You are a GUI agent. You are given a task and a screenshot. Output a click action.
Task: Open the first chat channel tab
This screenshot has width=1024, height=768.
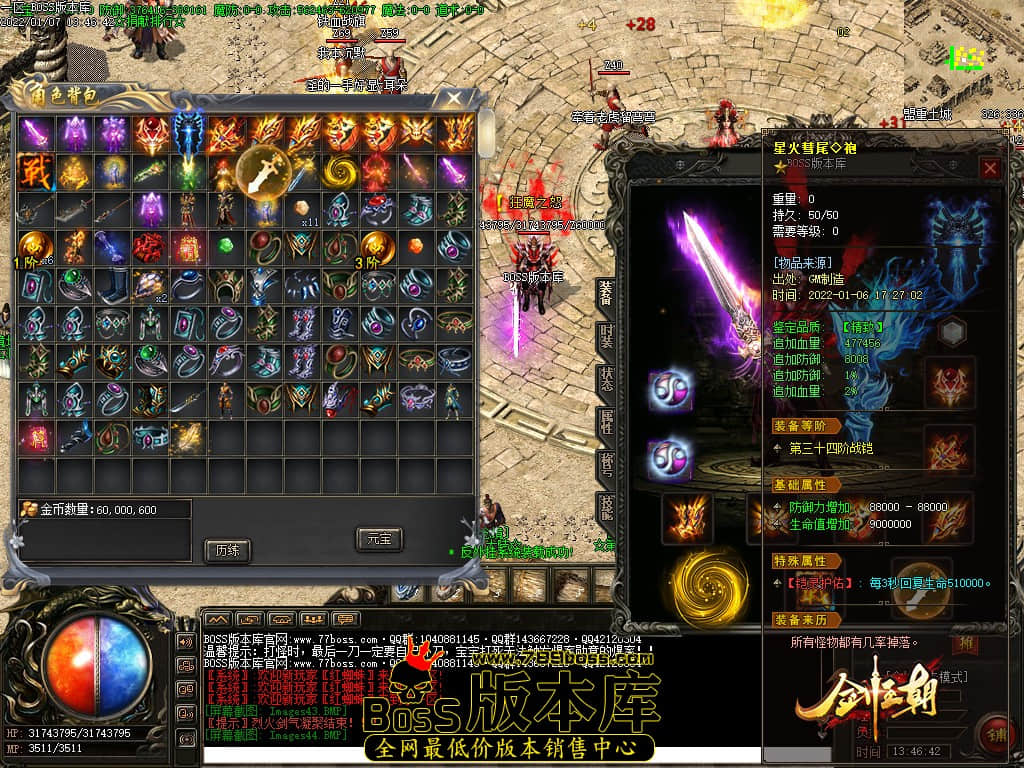(x=217, y=619)
